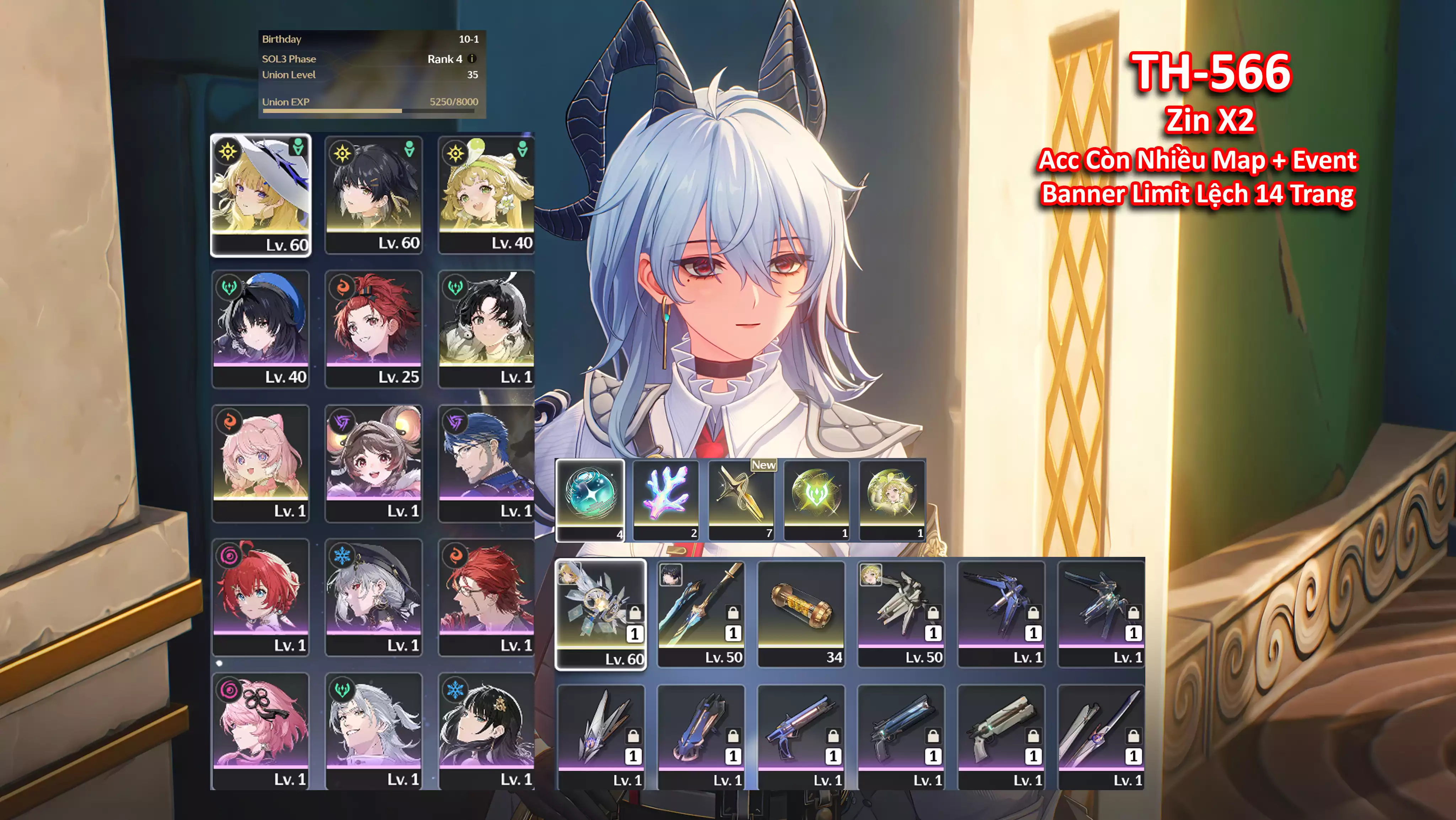The width and height of the screenshot is (1456, 820).
Task: Pick the blue beret character at Lv. 40
Action: pos(261,329)
